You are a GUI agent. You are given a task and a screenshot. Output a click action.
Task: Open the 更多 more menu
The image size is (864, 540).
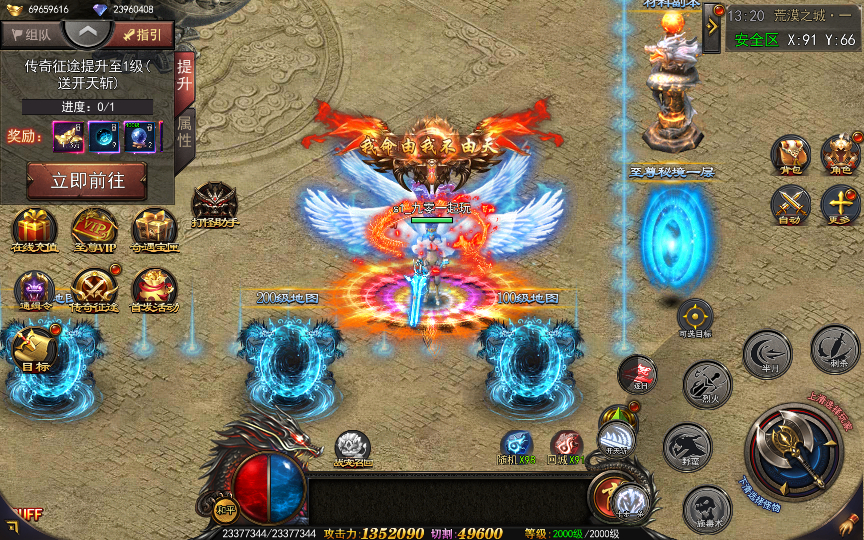pos(840,205)
